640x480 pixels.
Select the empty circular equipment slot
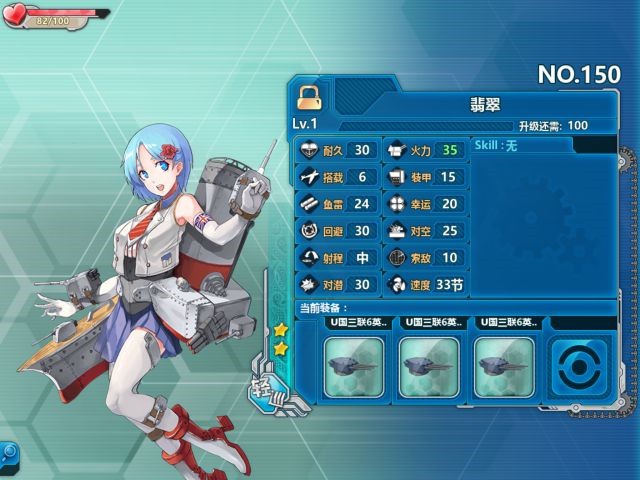click(x=582, y=367)
